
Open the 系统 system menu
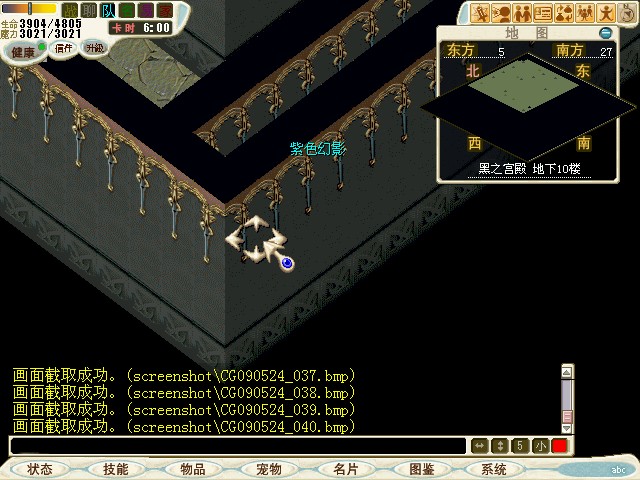click(x=494, y=469)
